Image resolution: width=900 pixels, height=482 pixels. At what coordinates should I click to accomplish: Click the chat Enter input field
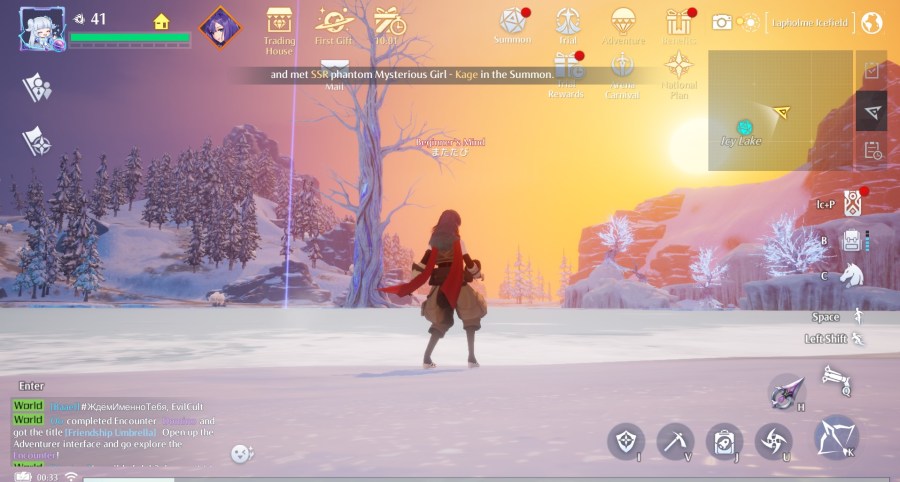point(32,386)
